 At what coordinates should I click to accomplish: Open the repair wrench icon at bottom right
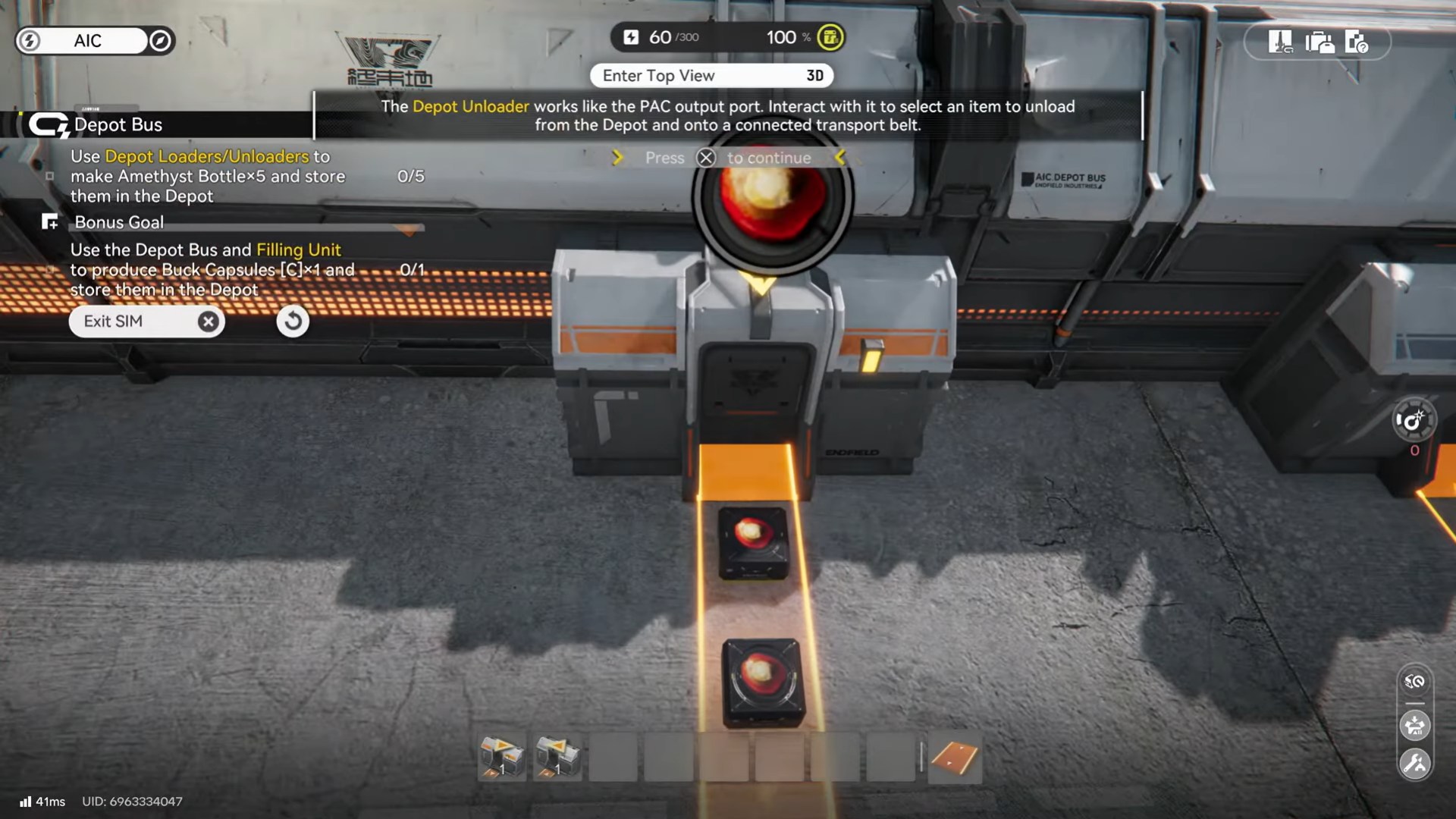click(1414, 762)
